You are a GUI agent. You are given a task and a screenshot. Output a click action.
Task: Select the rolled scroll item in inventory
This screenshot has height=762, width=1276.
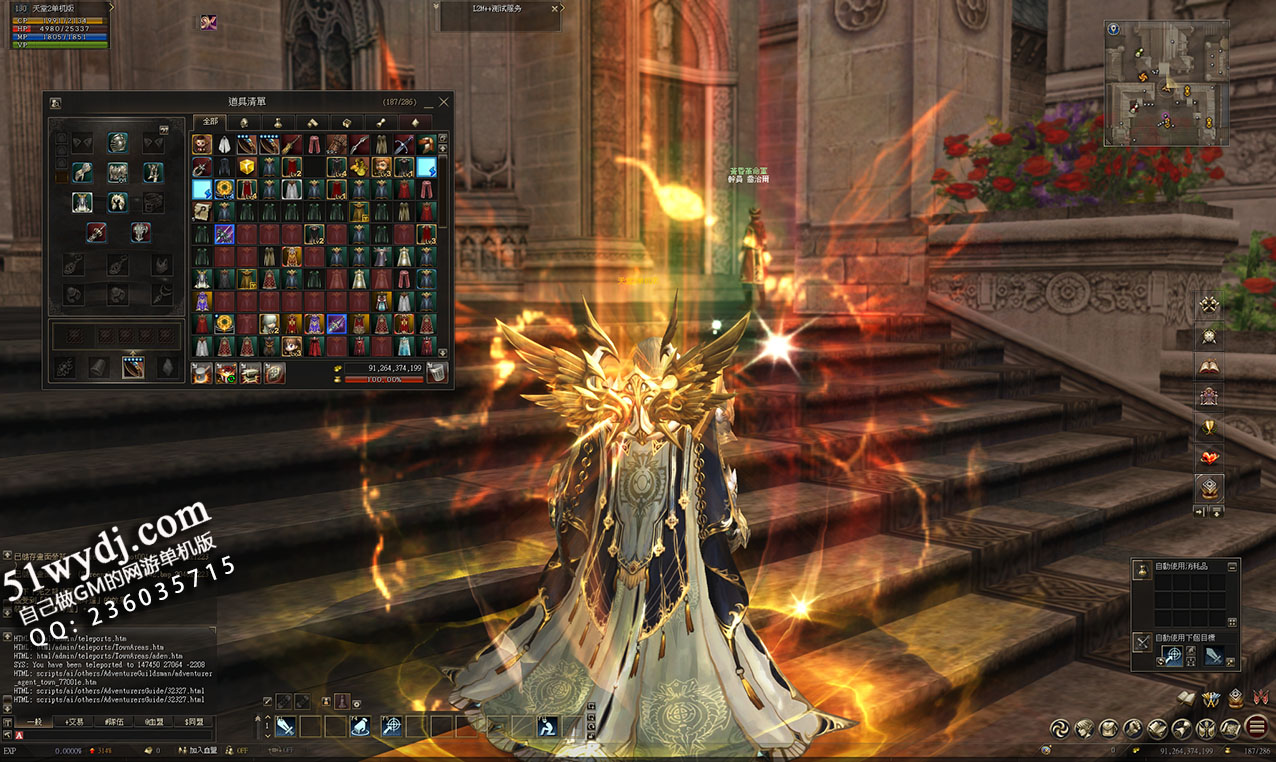coord(200,211)
